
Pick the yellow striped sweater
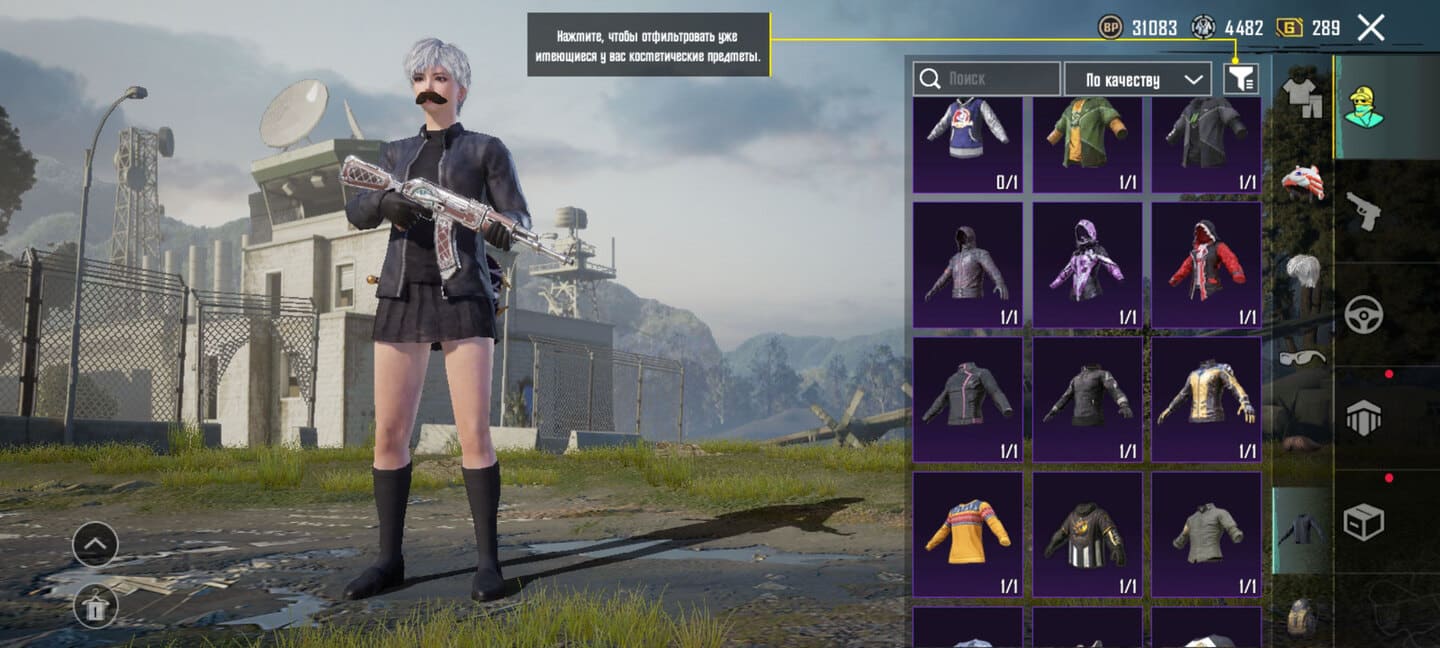[x=968, y=534]
